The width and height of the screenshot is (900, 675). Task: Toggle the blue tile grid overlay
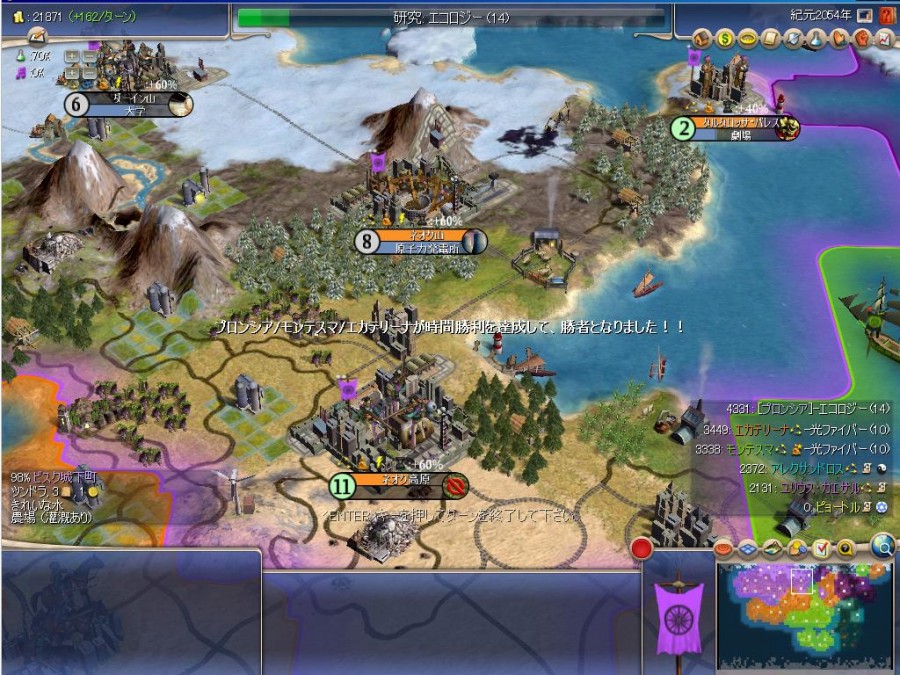pyautogui.click(x=749, y=549)
